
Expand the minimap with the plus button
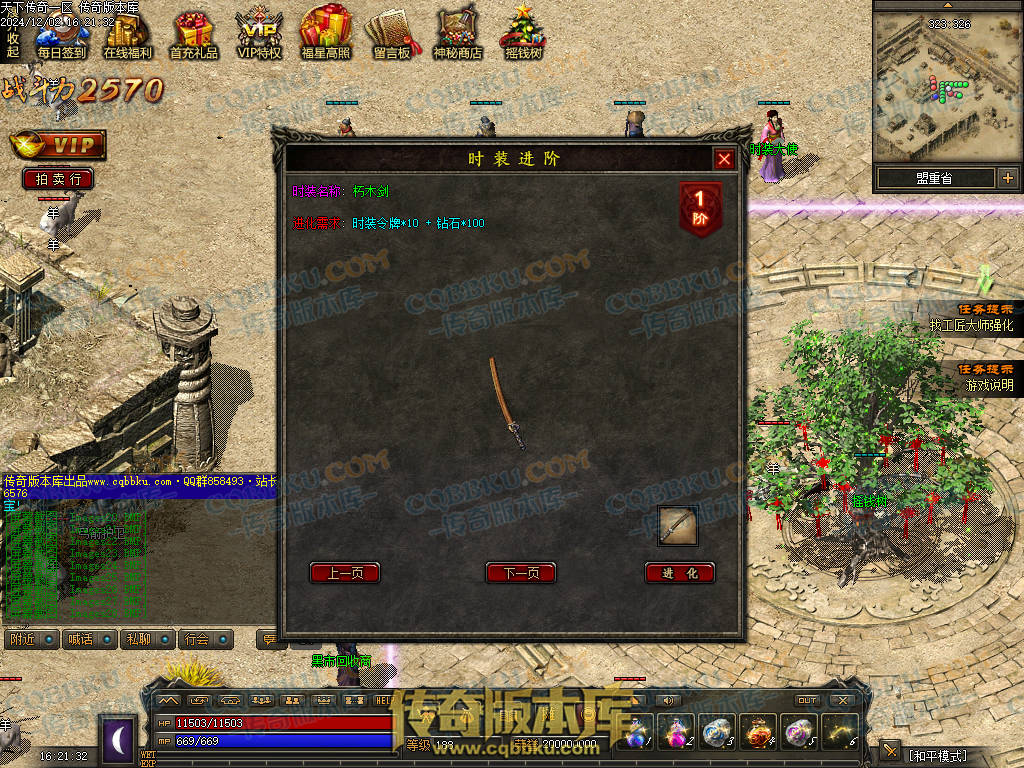pyautogui.click(x=1007, y=178)
